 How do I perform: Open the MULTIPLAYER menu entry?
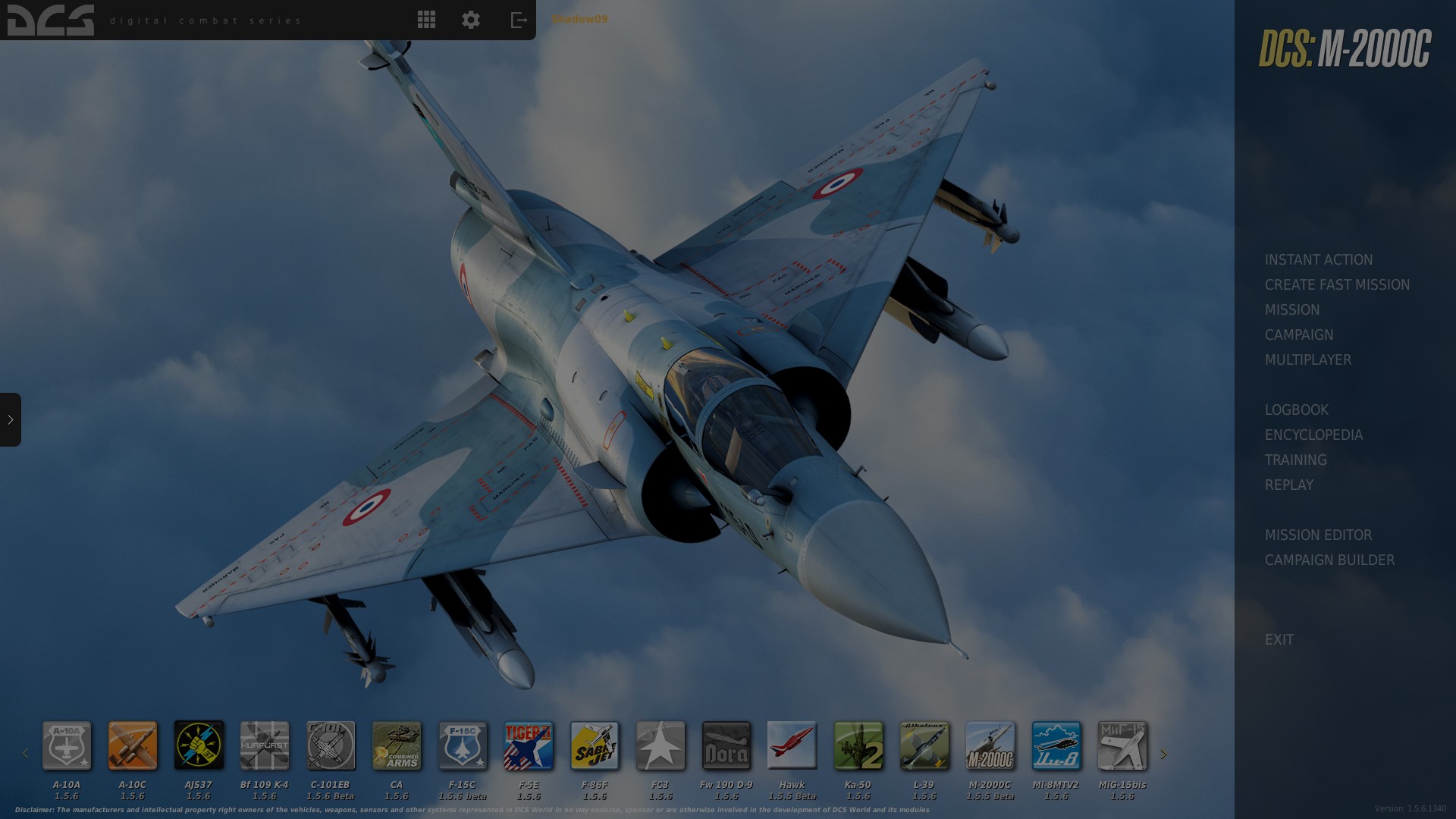tap(1309, 359)
